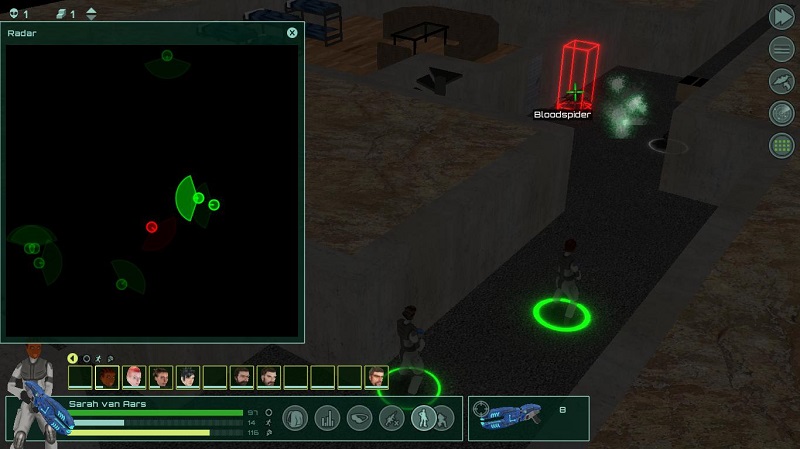Activate the standing stance button
This screenshot has width=800, height=449.
coord(423,418)
